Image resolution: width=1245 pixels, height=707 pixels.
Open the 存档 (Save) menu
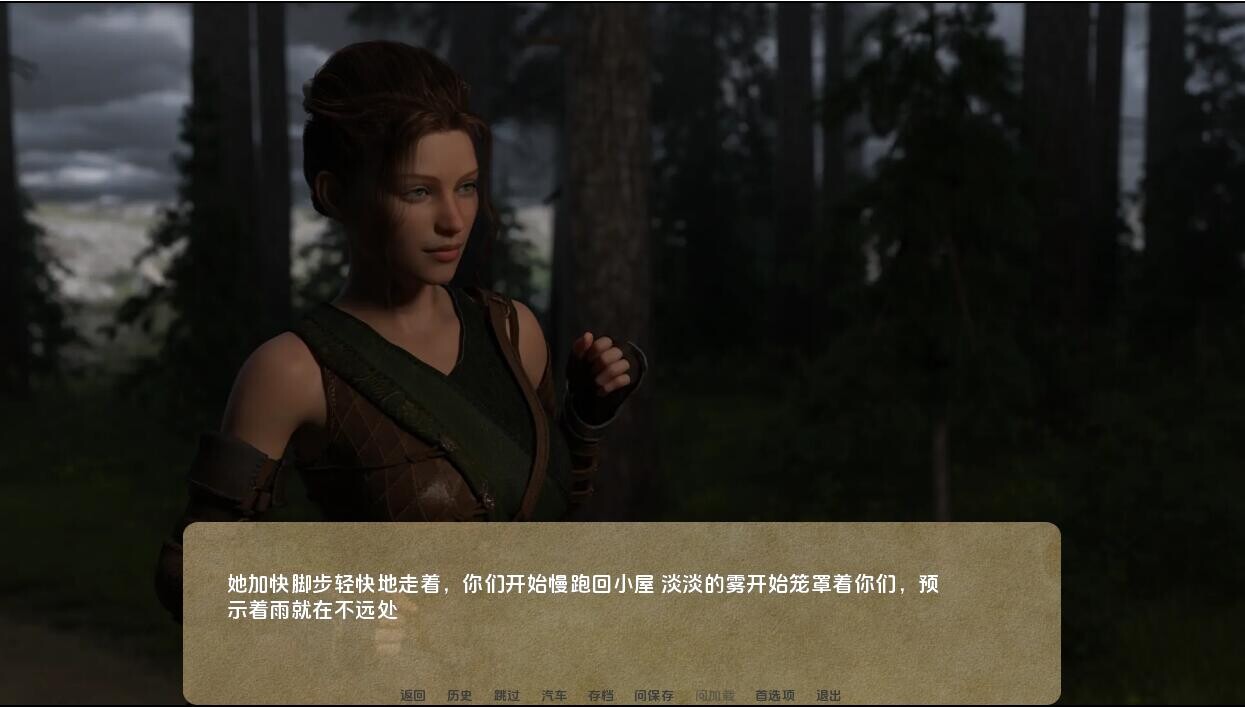click(601, 696)
